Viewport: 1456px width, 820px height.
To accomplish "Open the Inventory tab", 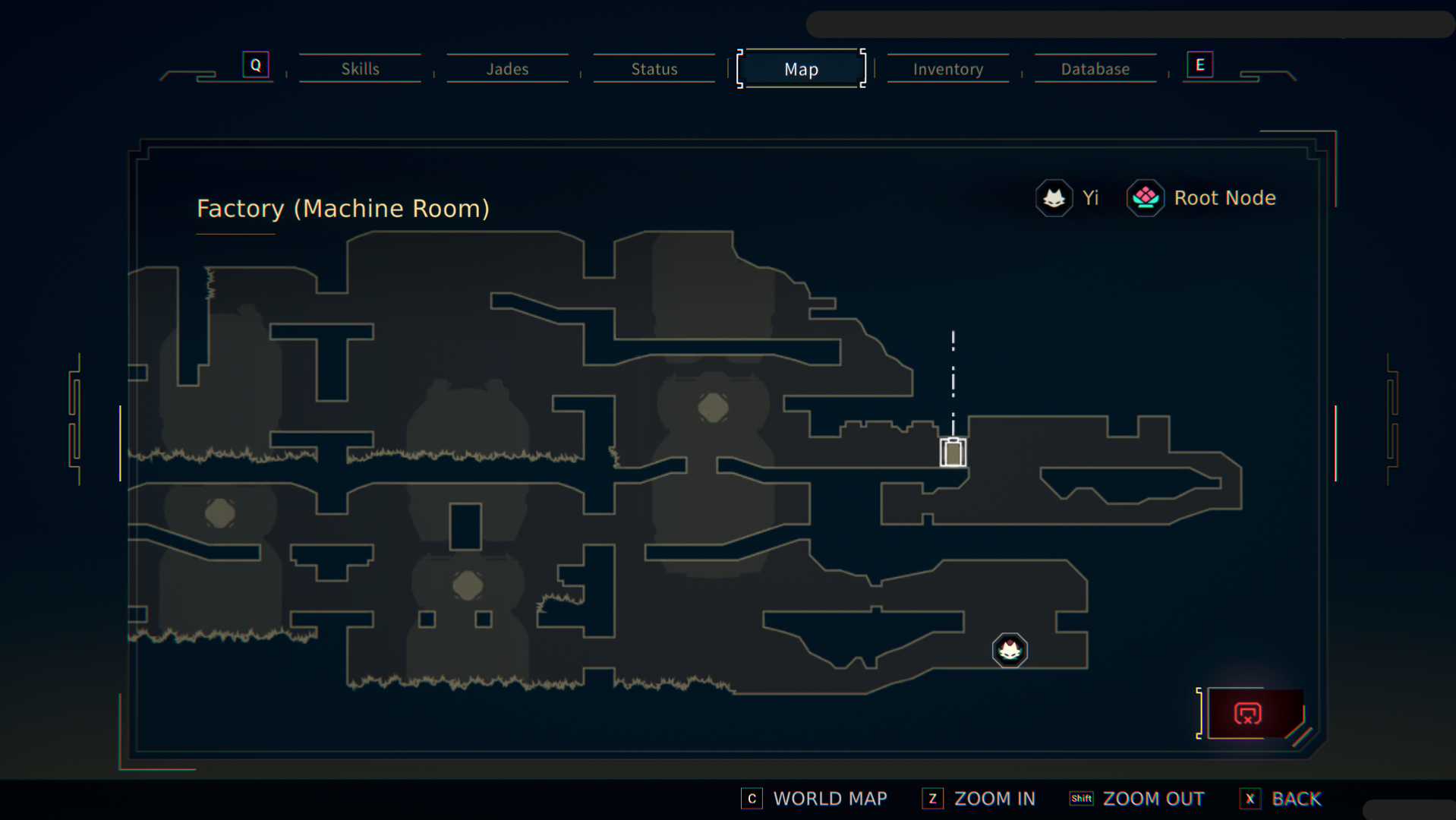I will pos(947,69).
